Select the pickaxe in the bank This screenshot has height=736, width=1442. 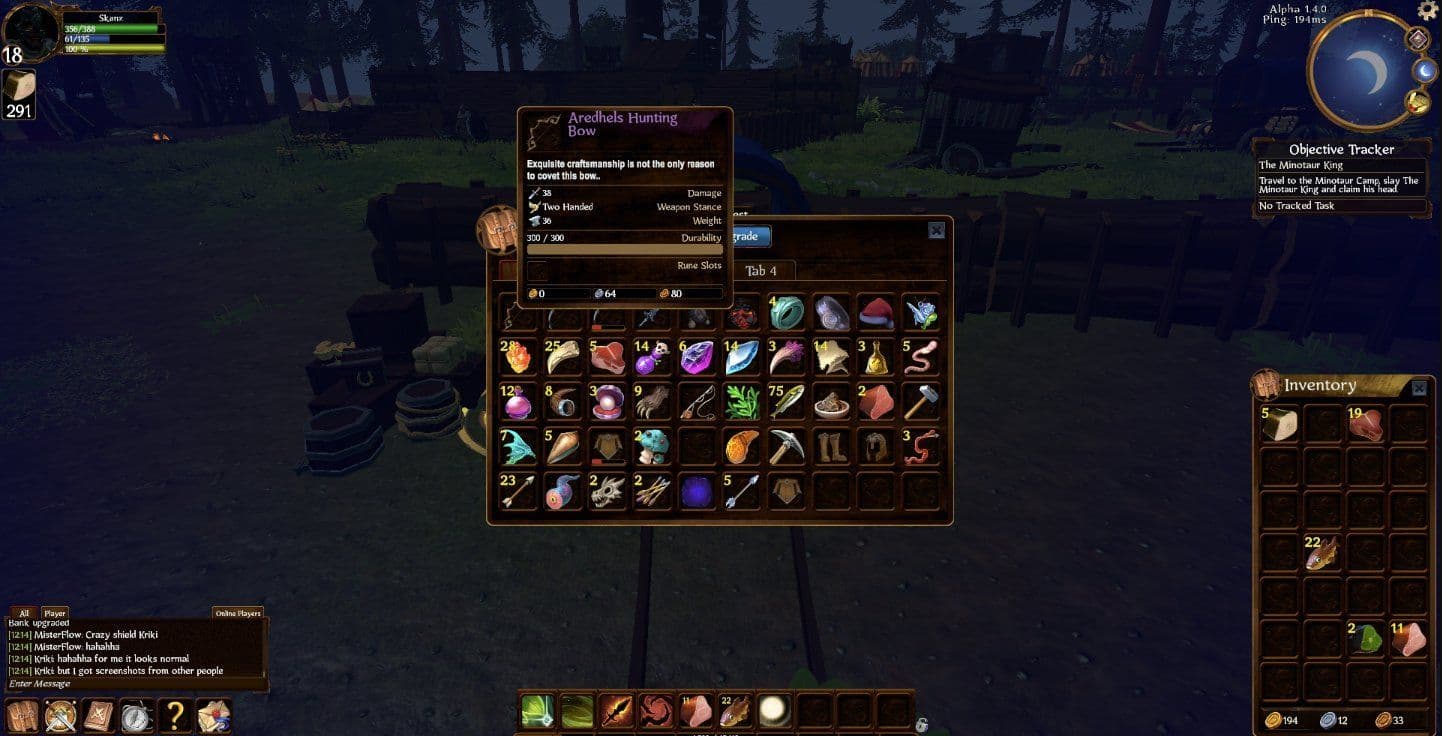786,446
